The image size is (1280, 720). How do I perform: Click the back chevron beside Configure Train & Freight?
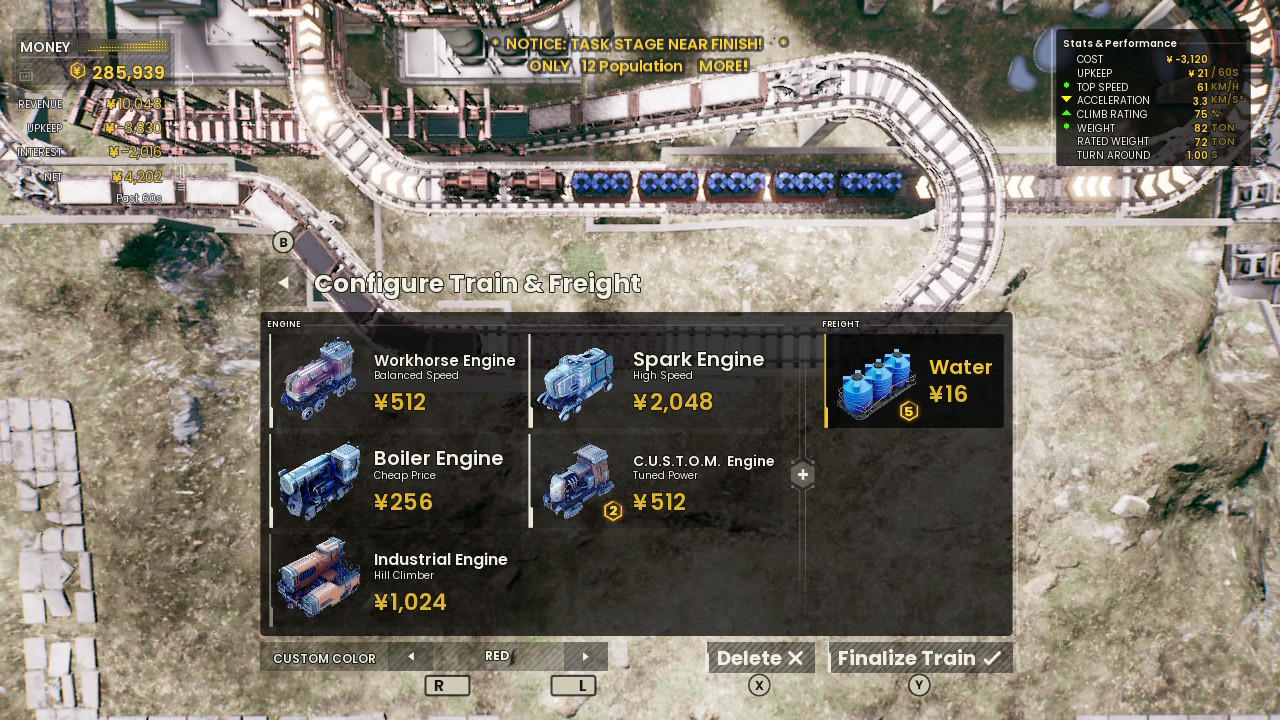coord(283,284)
